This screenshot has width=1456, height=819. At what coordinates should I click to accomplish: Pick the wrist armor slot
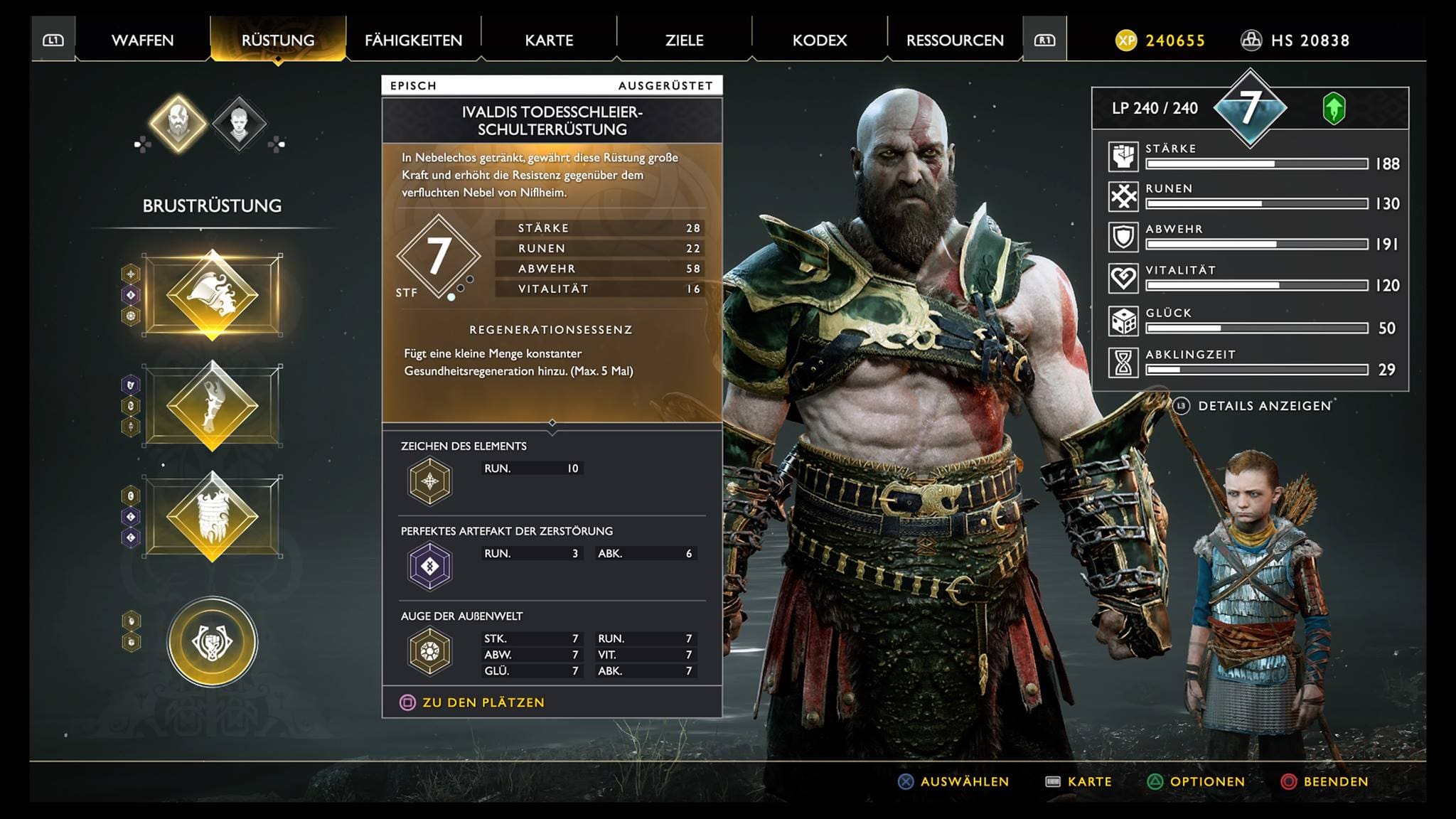coord(212,405)
